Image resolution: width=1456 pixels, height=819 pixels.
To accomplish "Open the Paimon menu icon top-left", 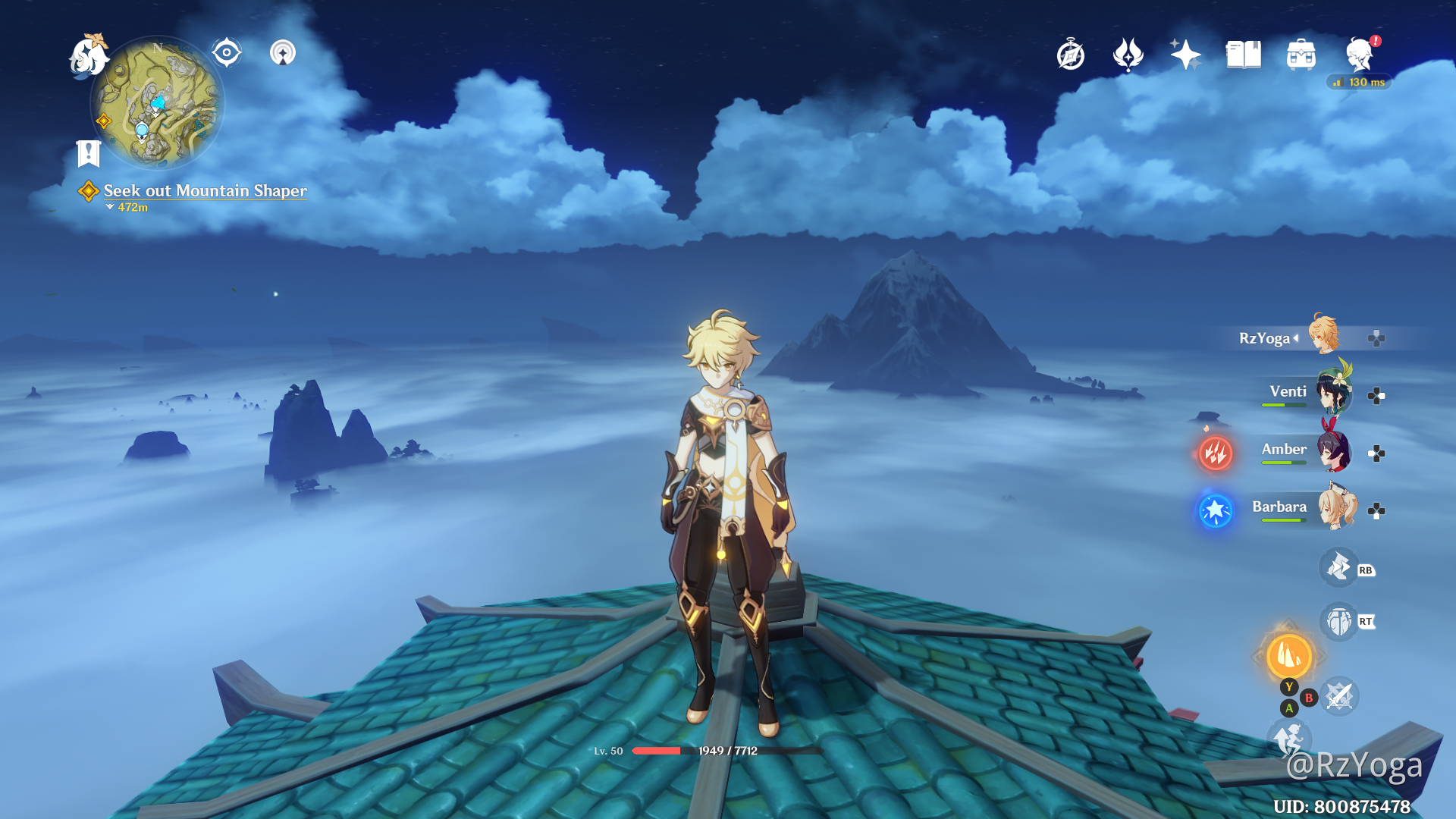I will coord(88,57).
